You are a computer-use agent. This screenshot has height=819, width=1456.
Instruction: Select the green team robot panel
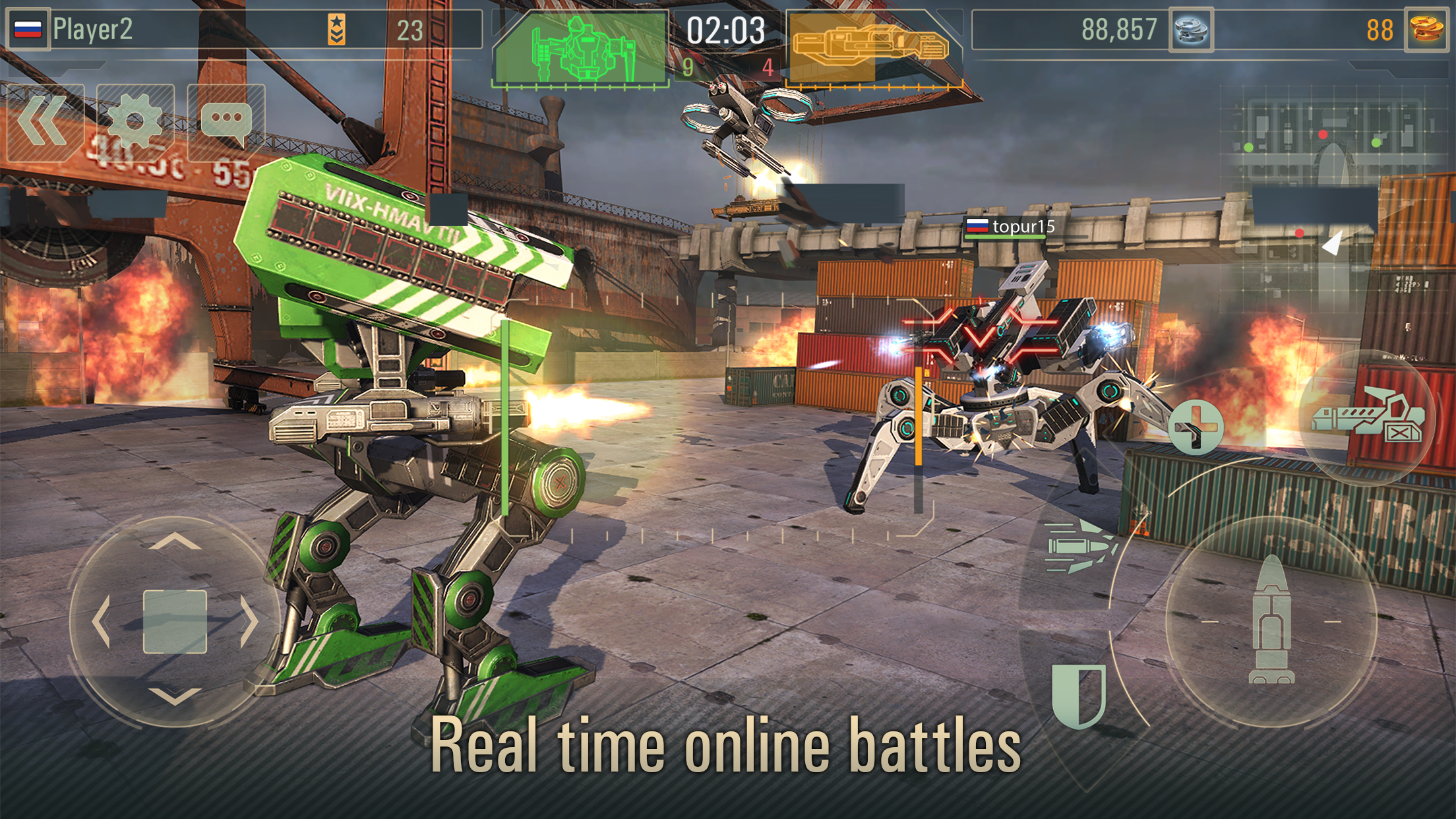coord(580,48)
